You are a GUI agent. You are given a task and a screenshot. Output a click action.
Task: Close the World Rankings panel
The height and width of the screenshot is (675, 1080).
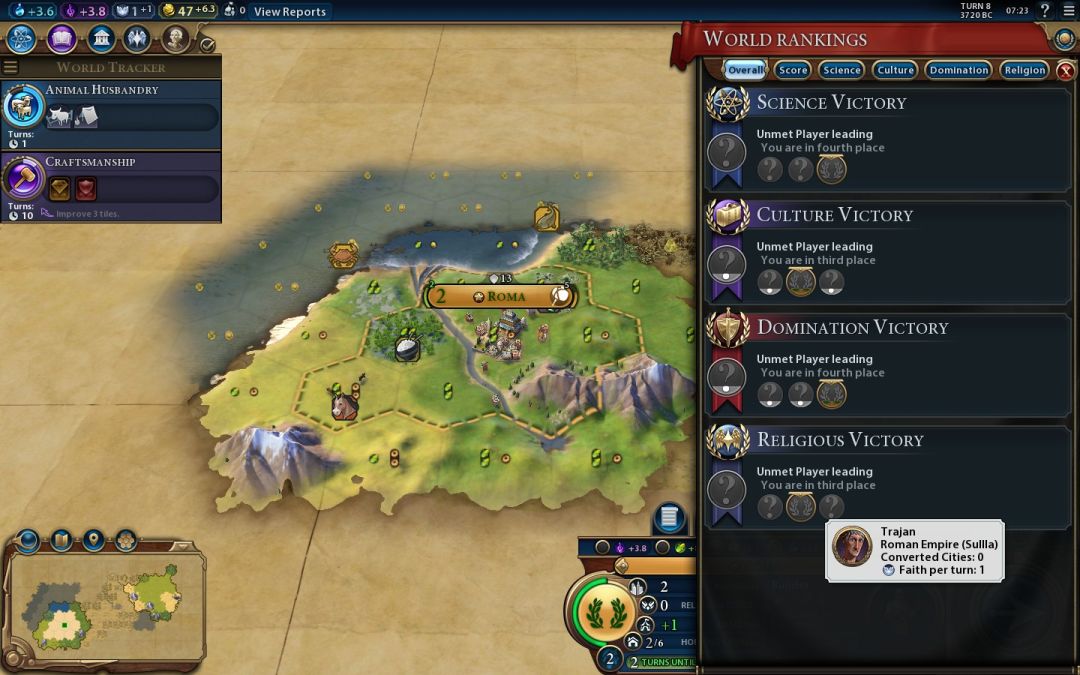point(1066,70)
